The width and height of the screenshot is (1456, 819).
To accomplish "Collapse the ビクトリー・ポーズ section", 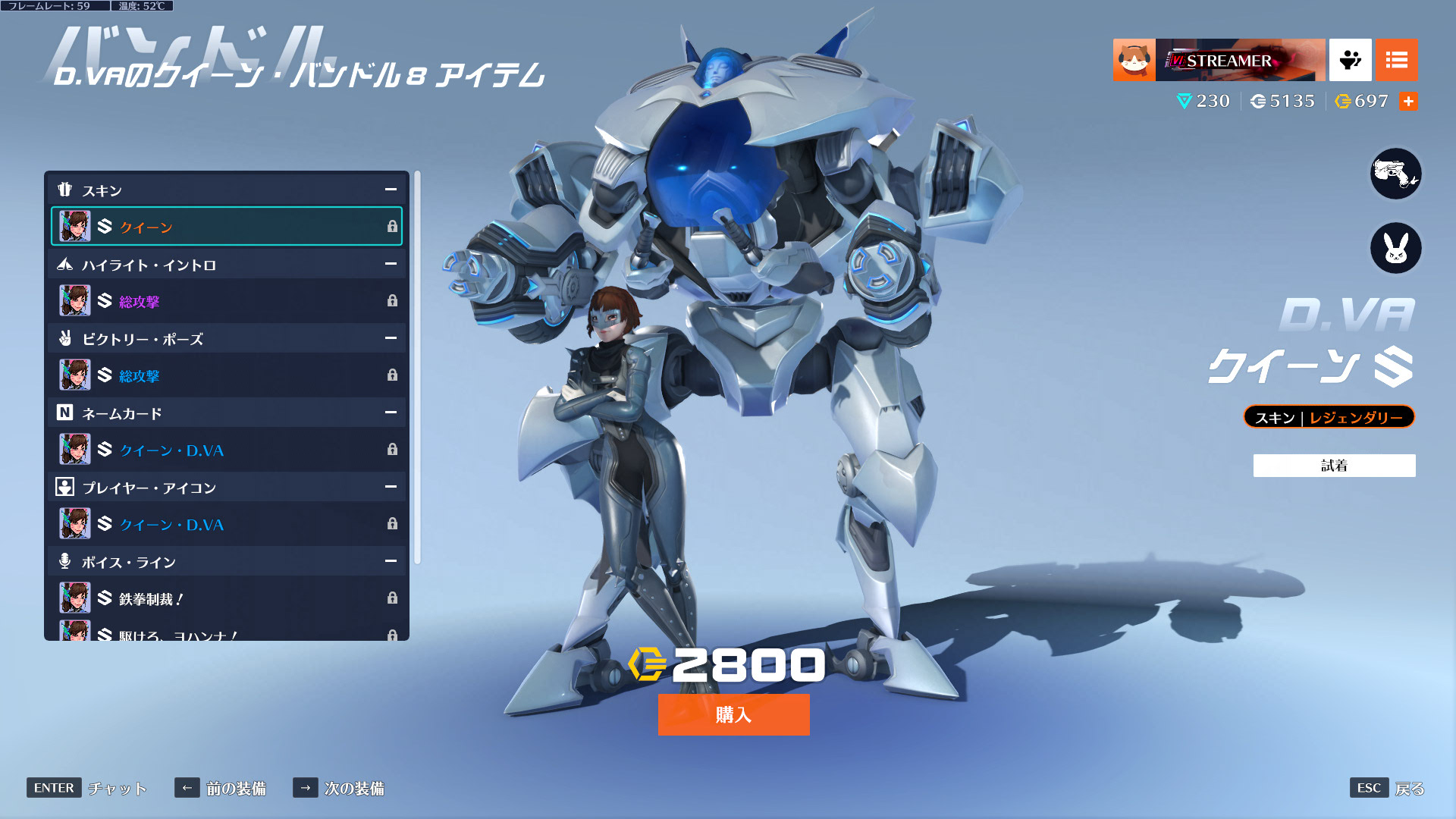I will pos(391,338).
